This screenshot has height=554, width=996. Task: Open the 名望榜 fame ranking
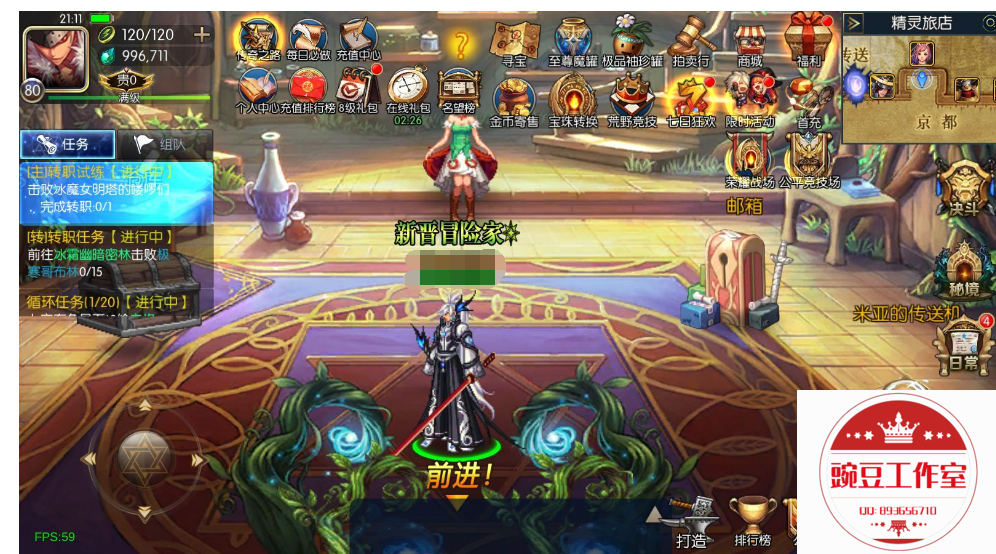tap(459, 92)
